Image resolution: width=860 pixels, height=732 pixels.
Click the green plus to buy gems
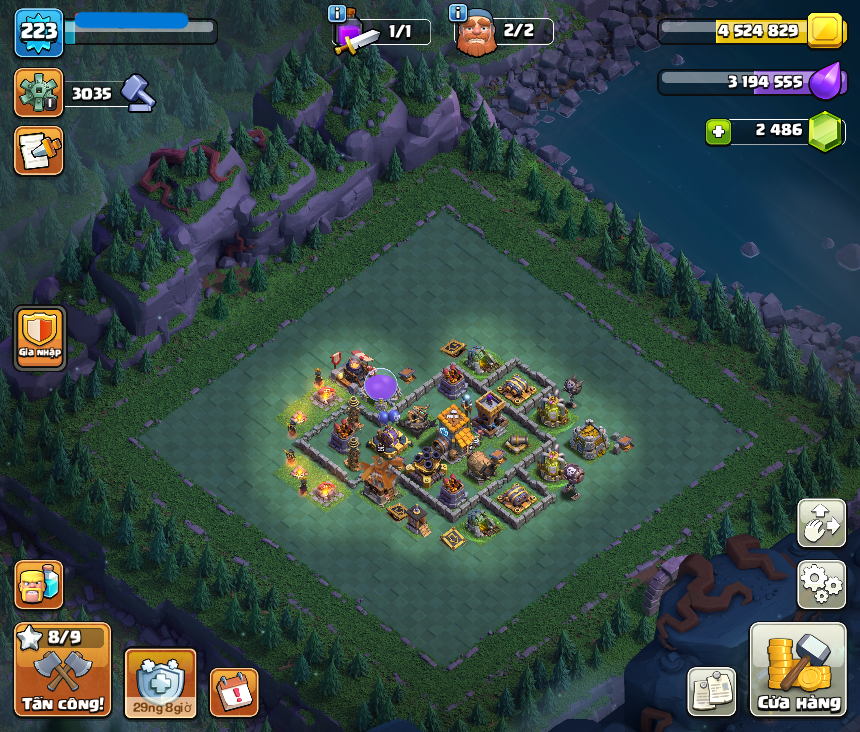(717, 131)
